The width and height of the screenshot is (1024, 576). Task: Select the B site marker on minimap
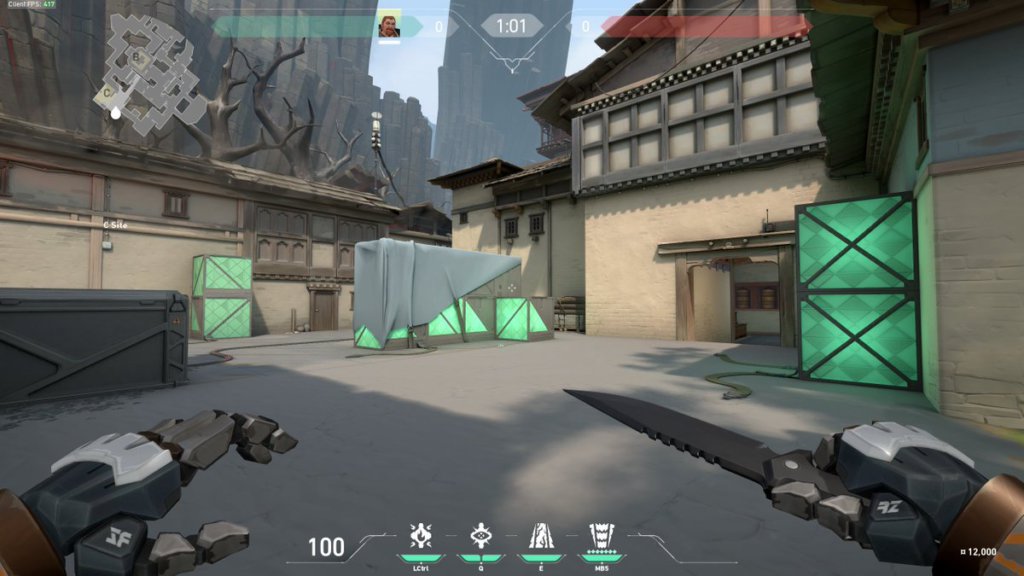coord(136,58)
